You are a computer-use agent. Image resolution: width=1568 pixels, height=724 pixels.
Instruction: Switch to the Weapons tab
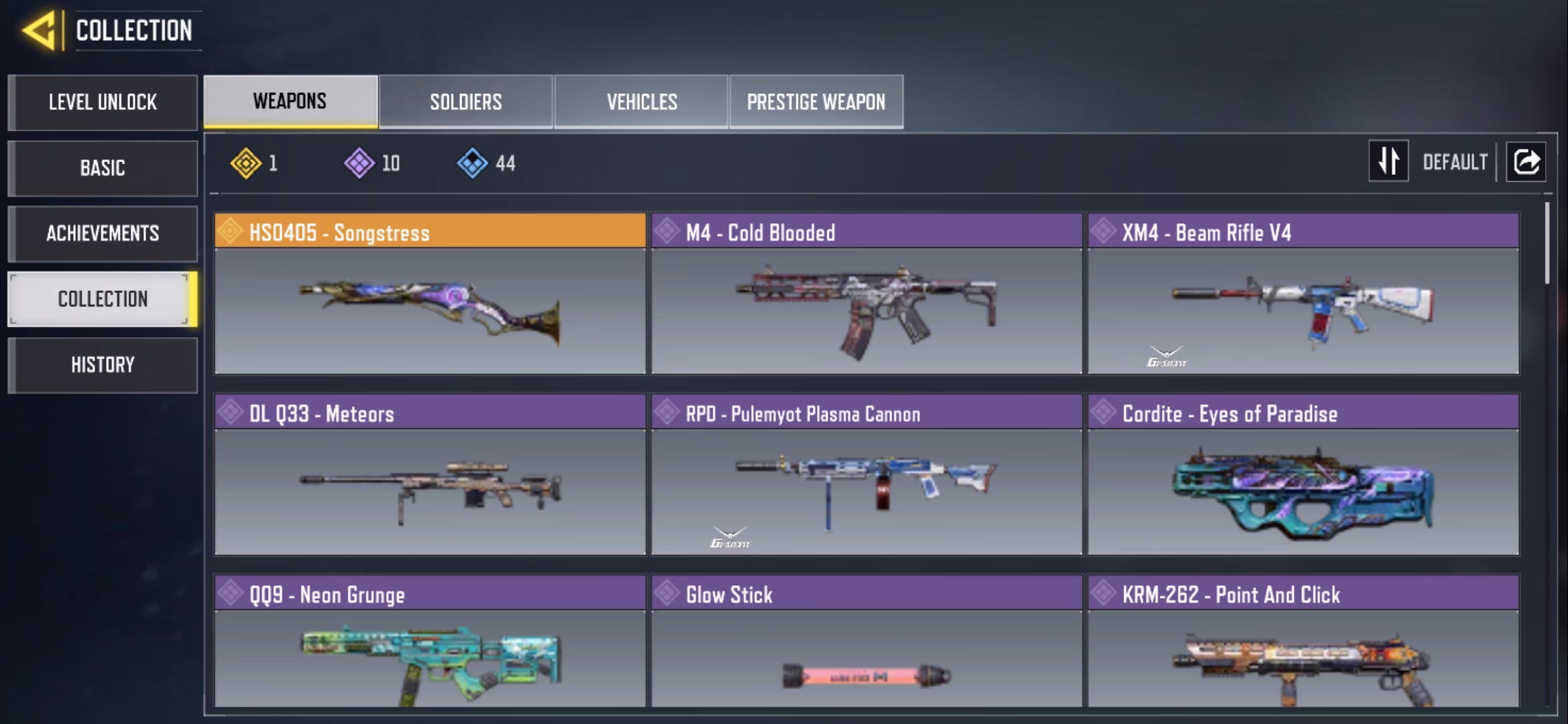click(x=290, y=101)
